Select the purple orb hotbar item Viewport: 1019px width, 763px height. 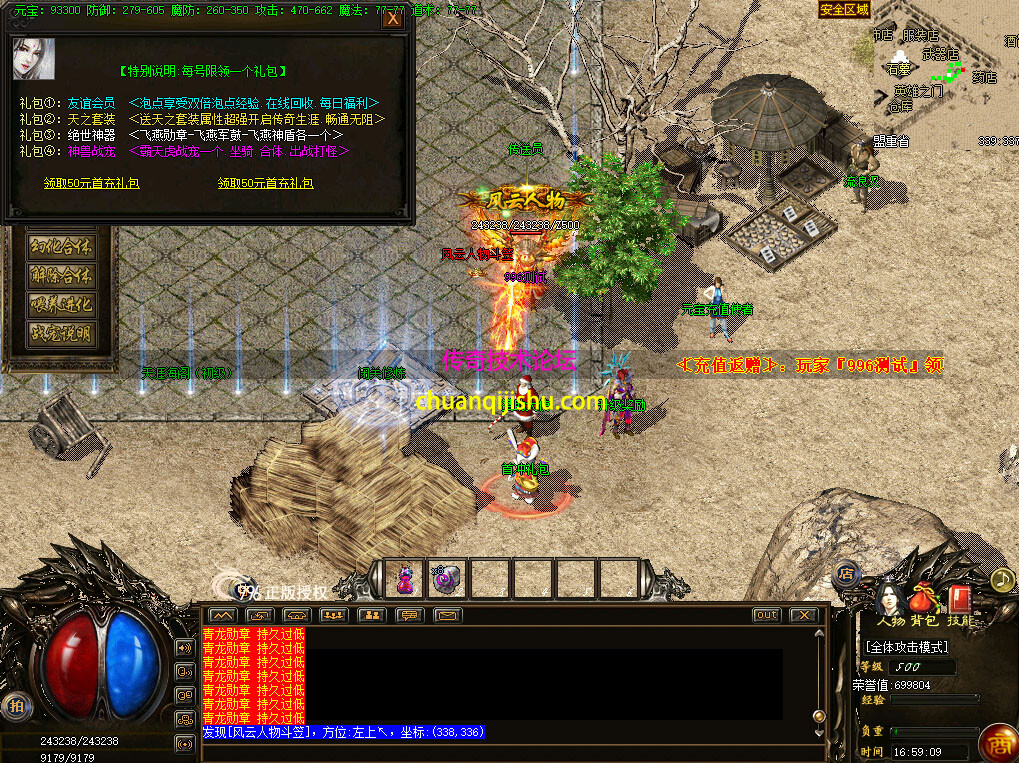tap(444, 578)
